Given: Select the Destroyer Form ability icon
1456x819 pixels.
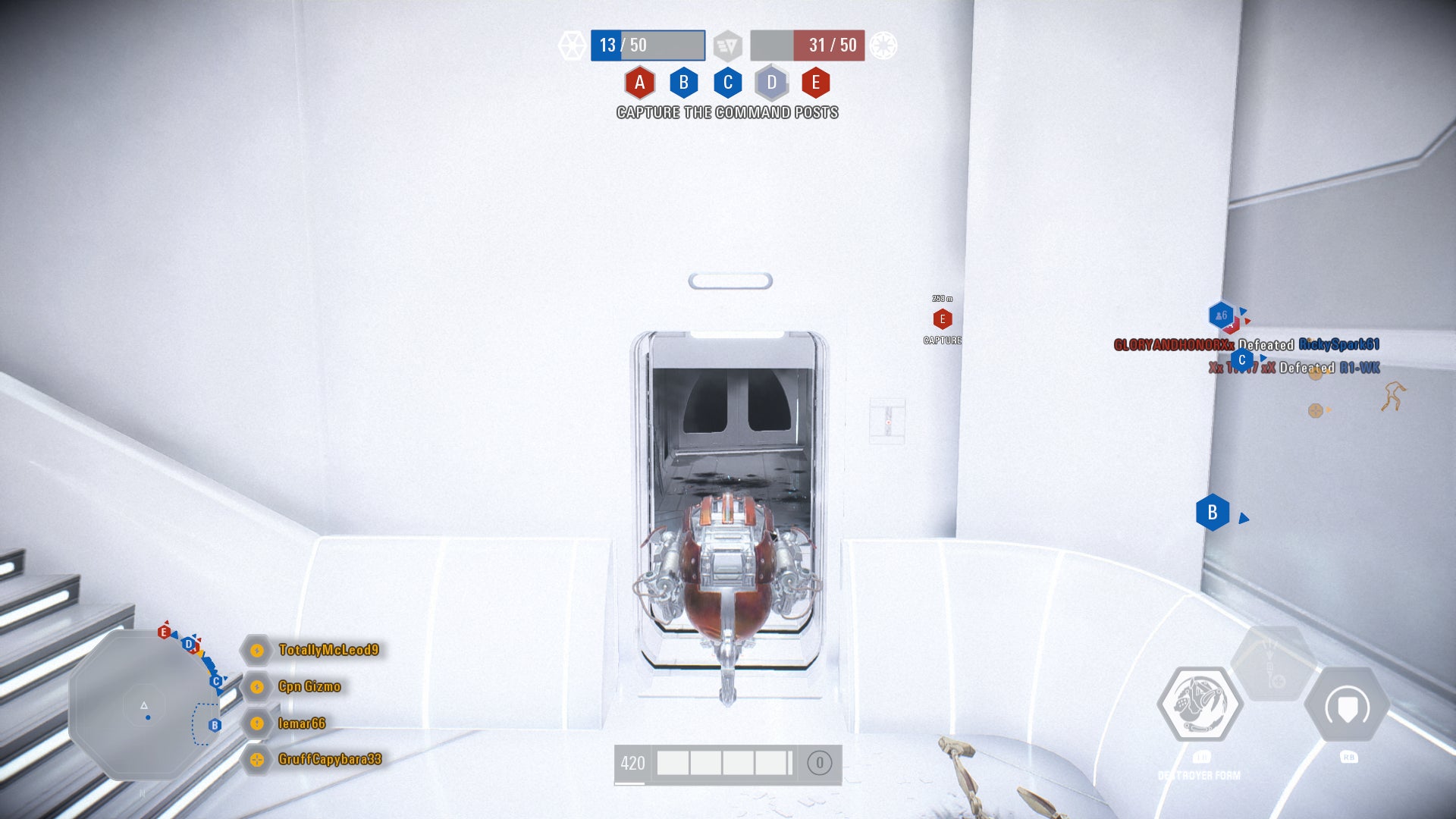Looking at the screenshot, I should click(x=1203, y=703).
